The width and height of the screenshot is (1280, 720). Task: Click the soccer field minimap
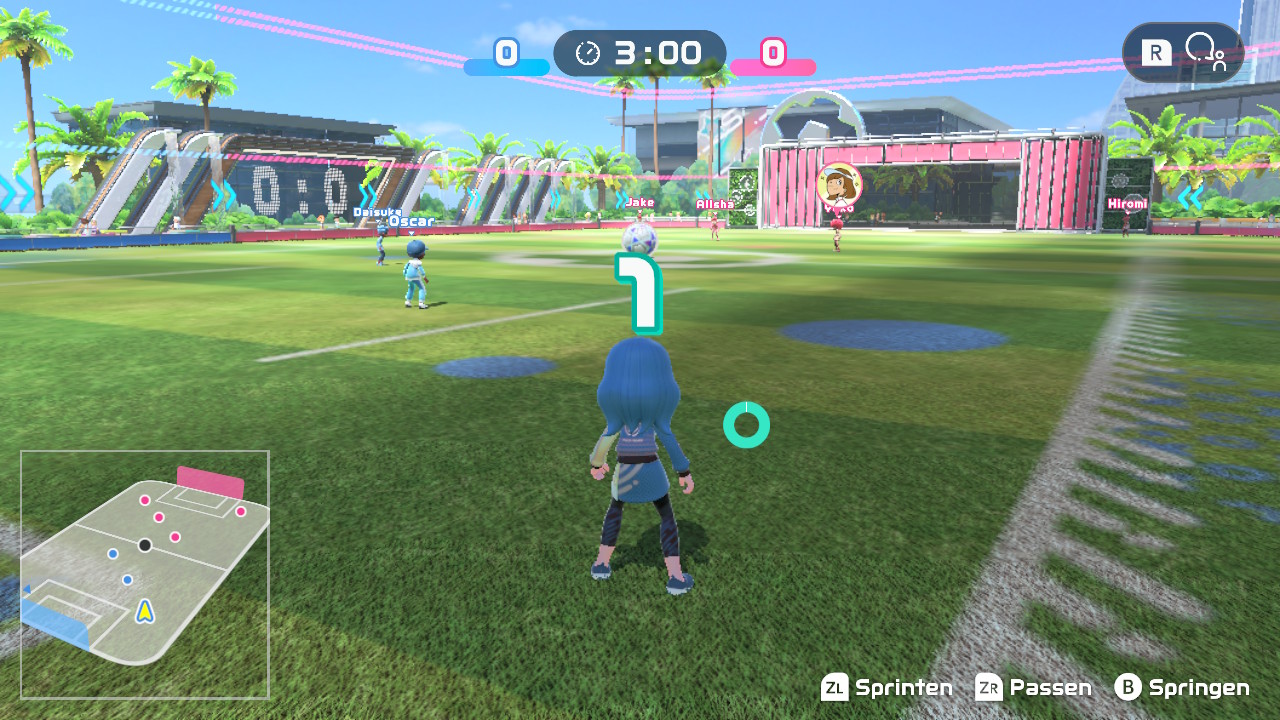coord(145,574)
